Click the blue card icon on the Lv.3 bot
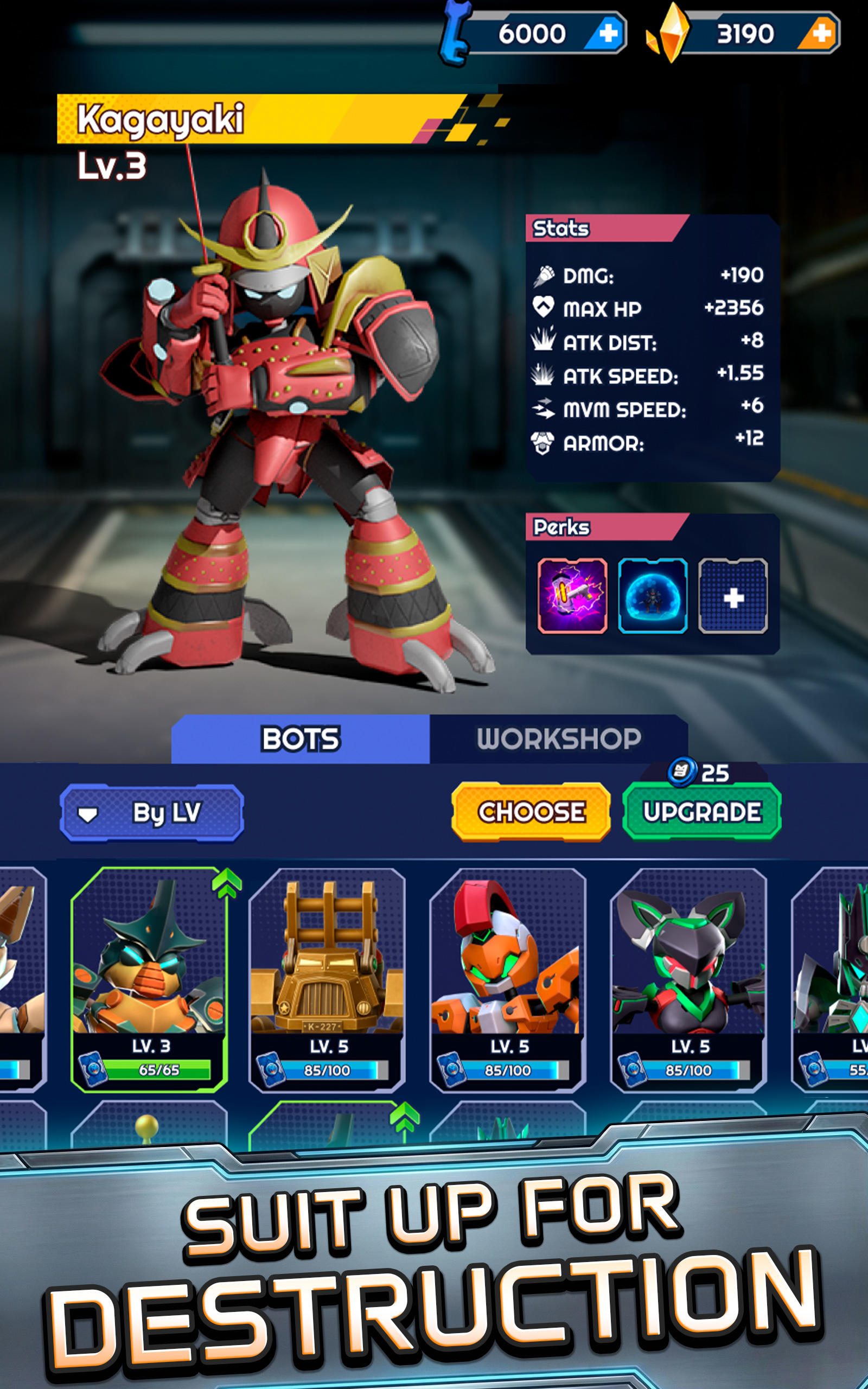 point(93,1069)
